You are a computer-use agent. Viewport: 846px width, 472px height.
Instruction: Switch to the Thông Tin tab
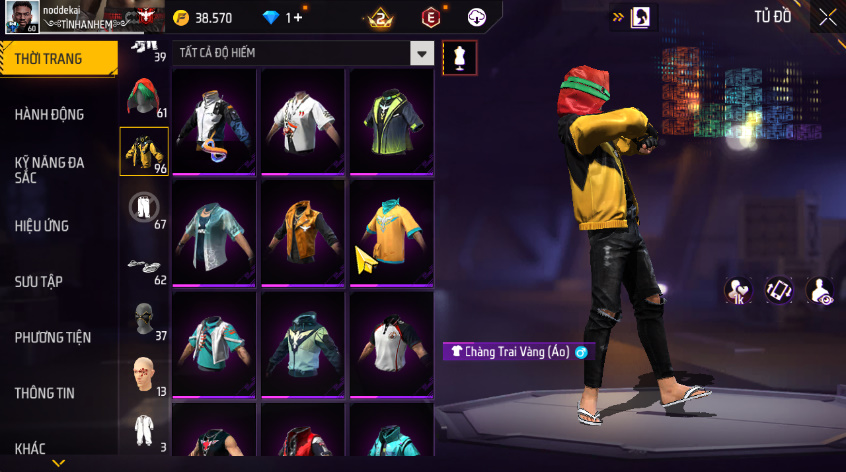point(45,393)
